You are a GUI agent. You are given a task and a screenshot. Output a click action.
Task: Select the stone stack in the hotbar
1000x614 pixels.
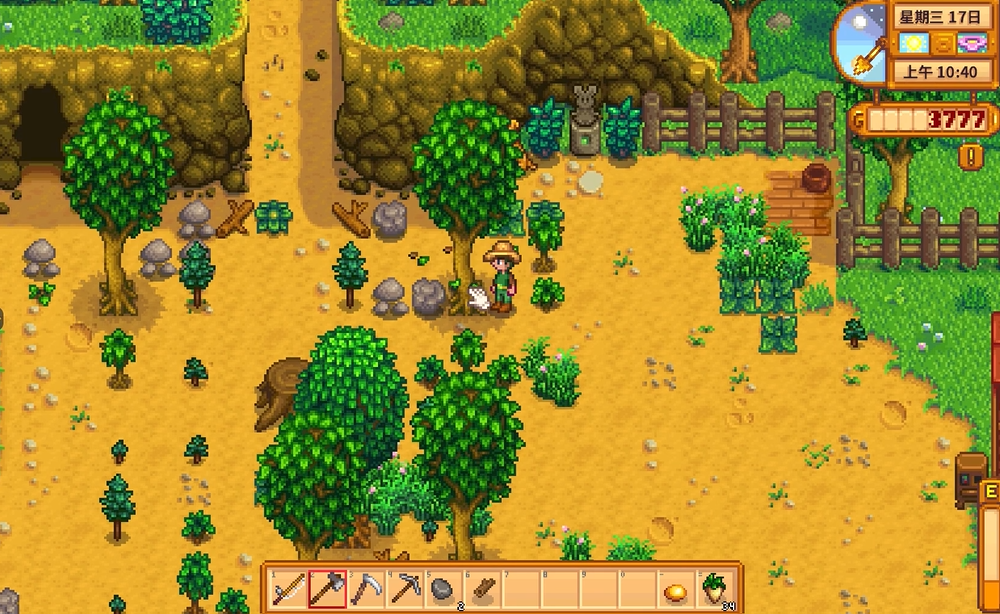[x=442, y=589]
